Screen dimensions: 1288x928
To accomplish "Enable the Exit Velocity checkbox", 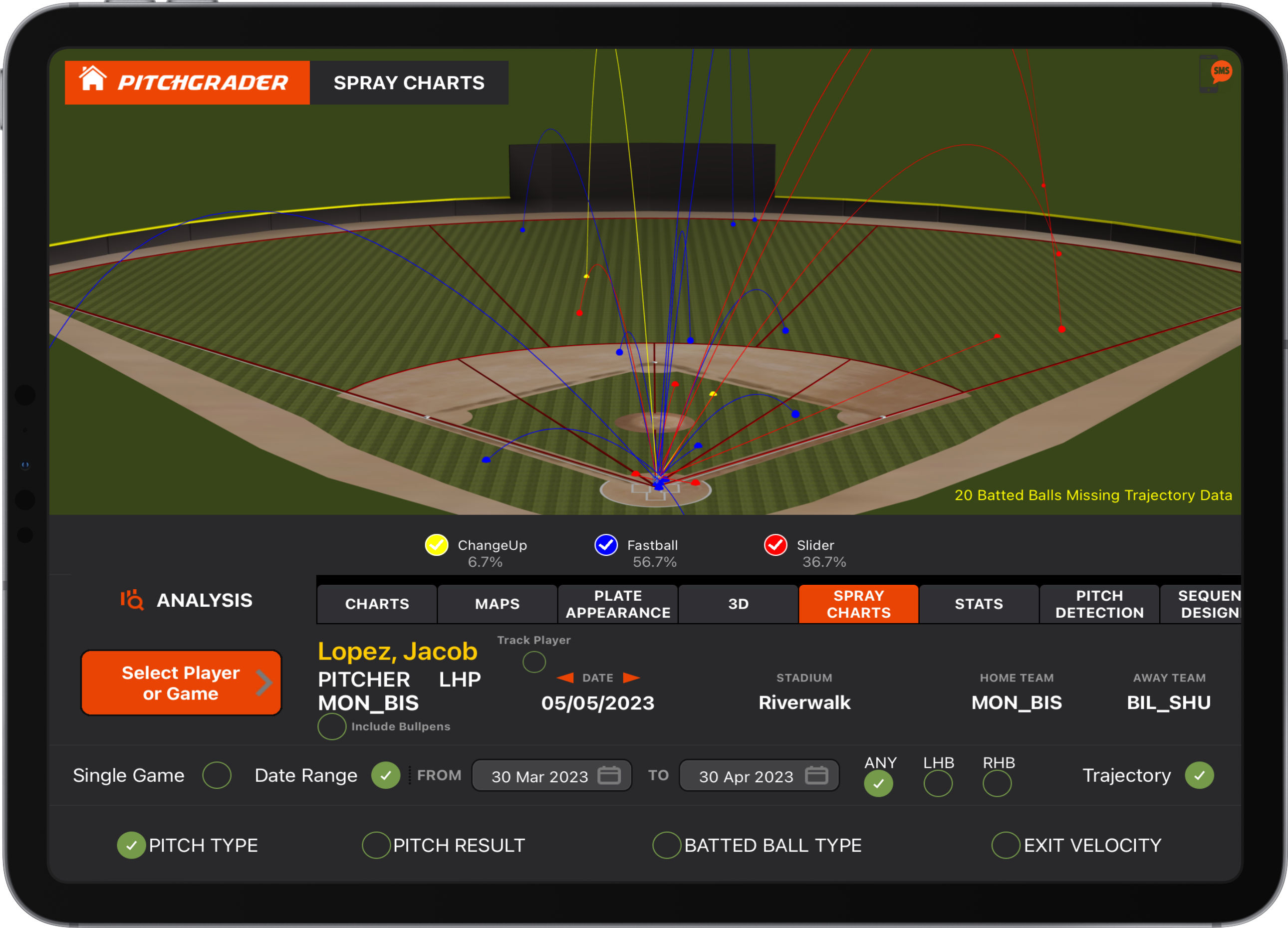I will pos(1007,845).
